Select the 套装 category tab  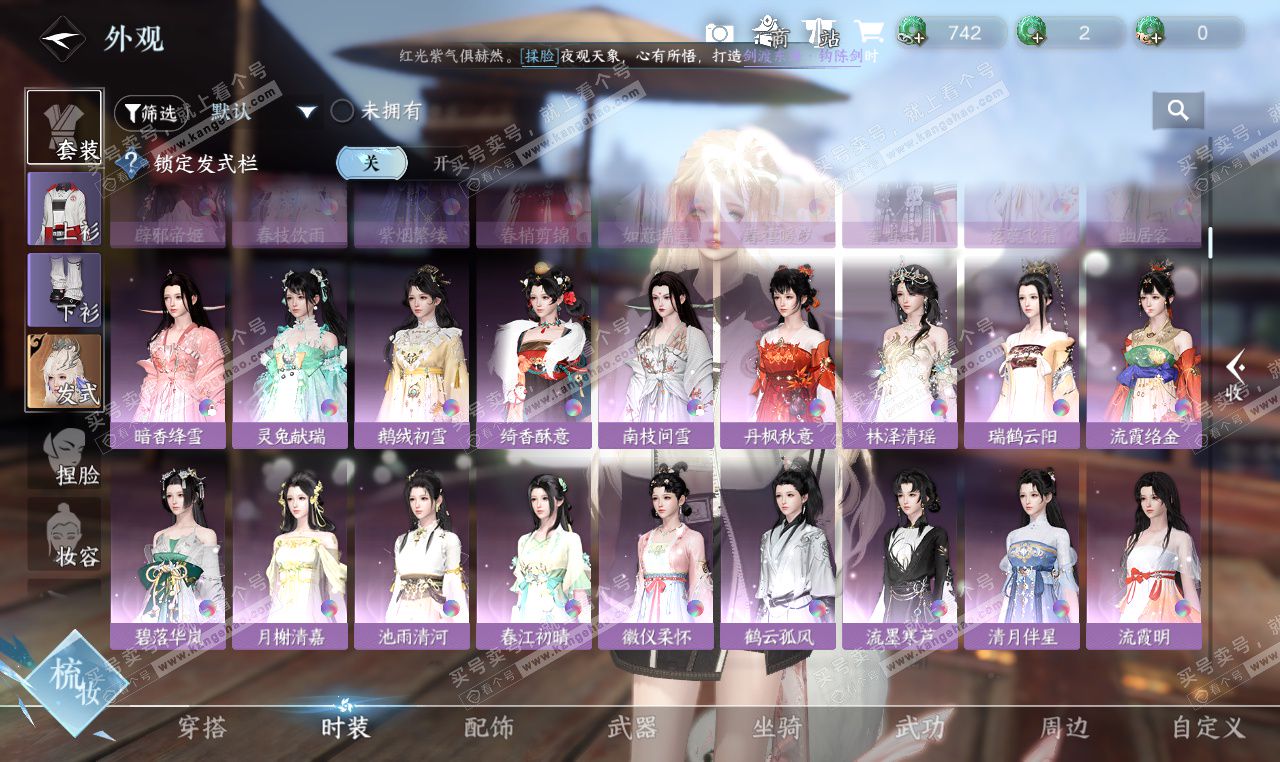(65, 127)
